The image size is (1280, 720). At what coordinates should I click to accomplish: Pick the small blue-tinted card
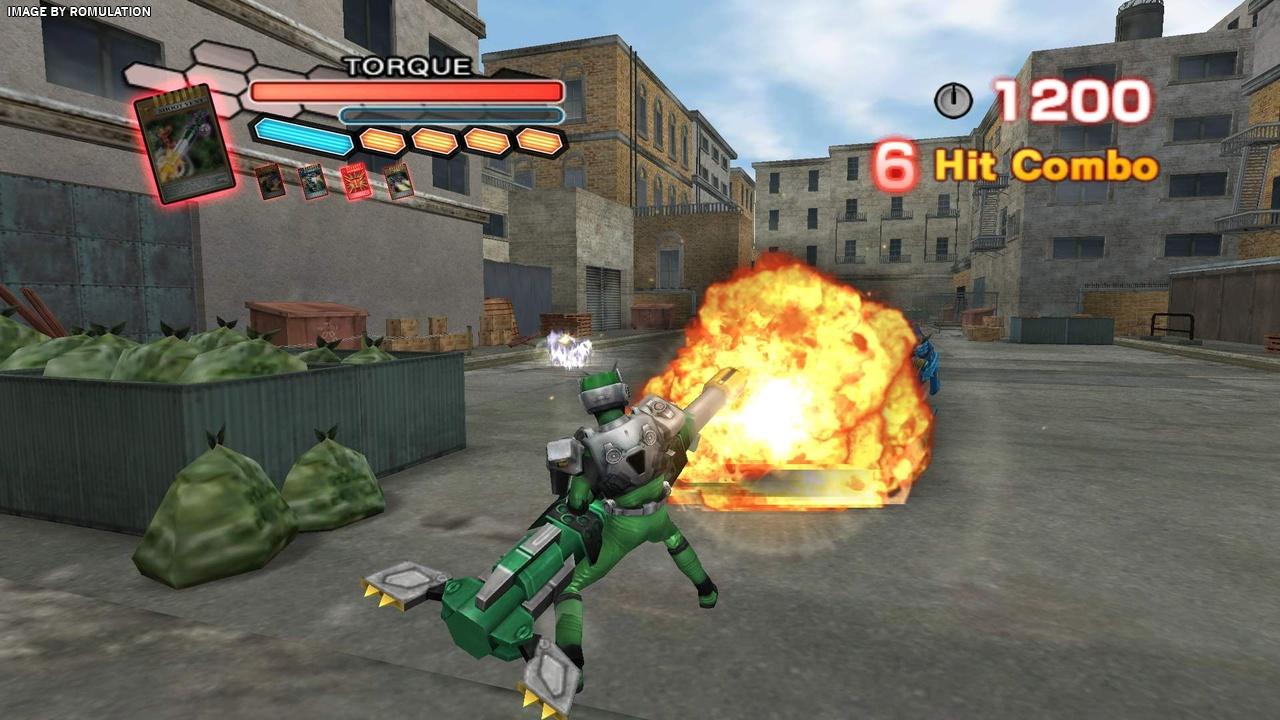312,181
